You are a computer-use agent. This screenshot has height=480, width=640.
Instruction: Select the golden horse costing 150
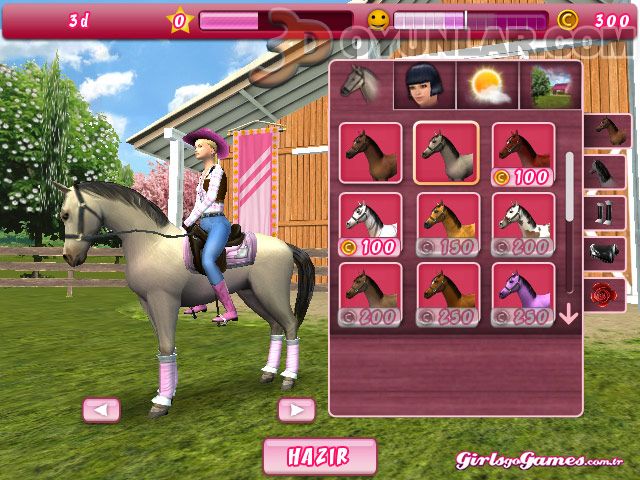[x=447, y=223]
